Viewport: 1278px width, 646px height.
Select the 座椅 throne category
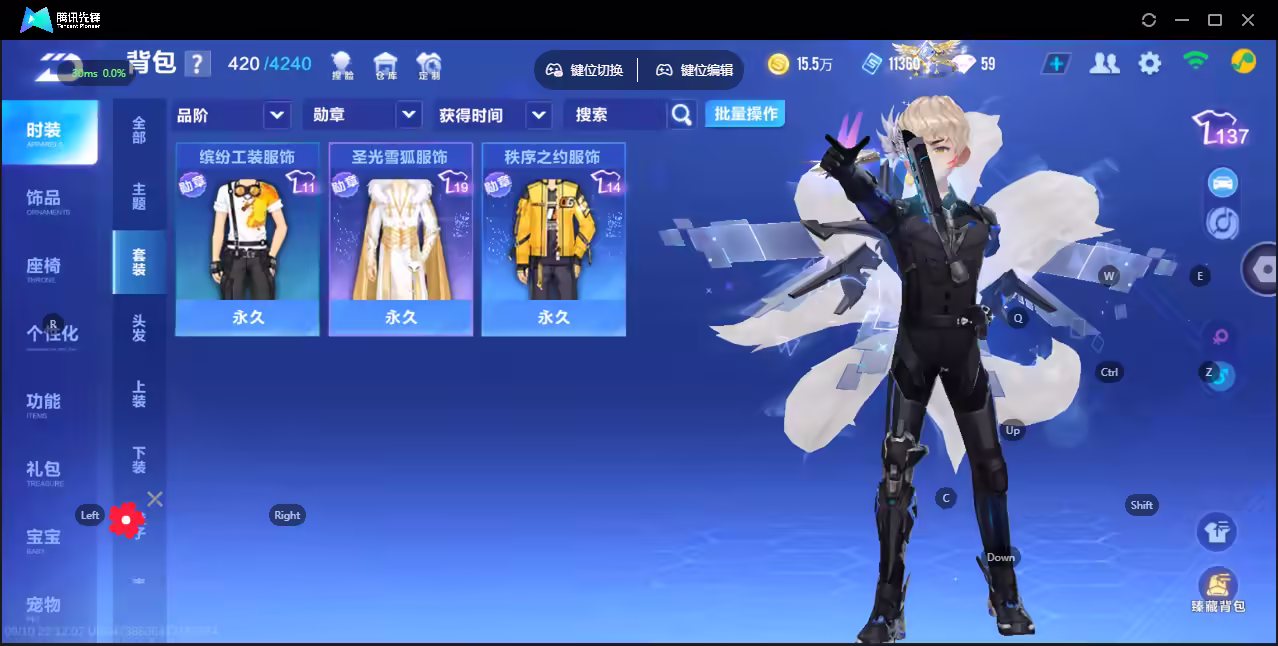[45, 268]
